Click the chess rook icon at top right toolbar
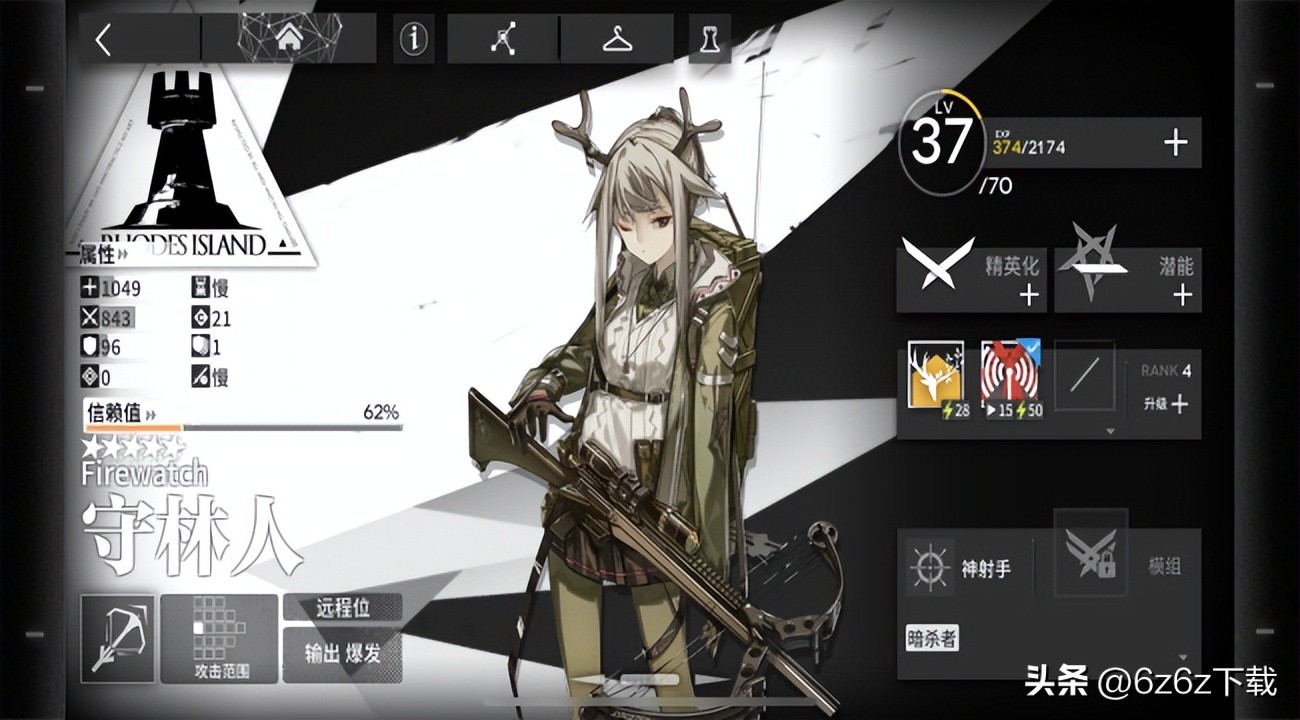1300x720 pixels. [x=710, y=40]
